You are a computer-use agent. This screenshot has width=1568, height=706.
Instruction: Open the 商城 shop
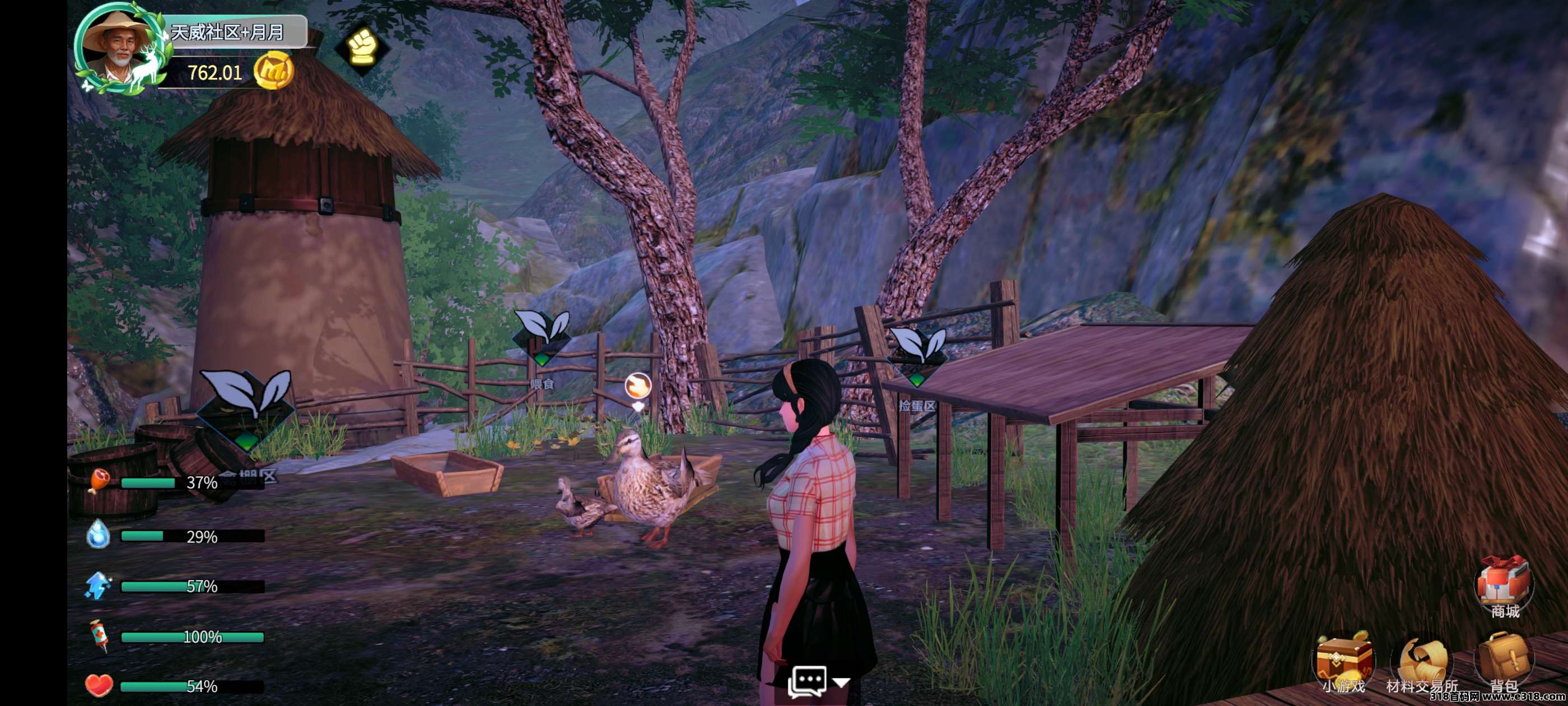1504,586
